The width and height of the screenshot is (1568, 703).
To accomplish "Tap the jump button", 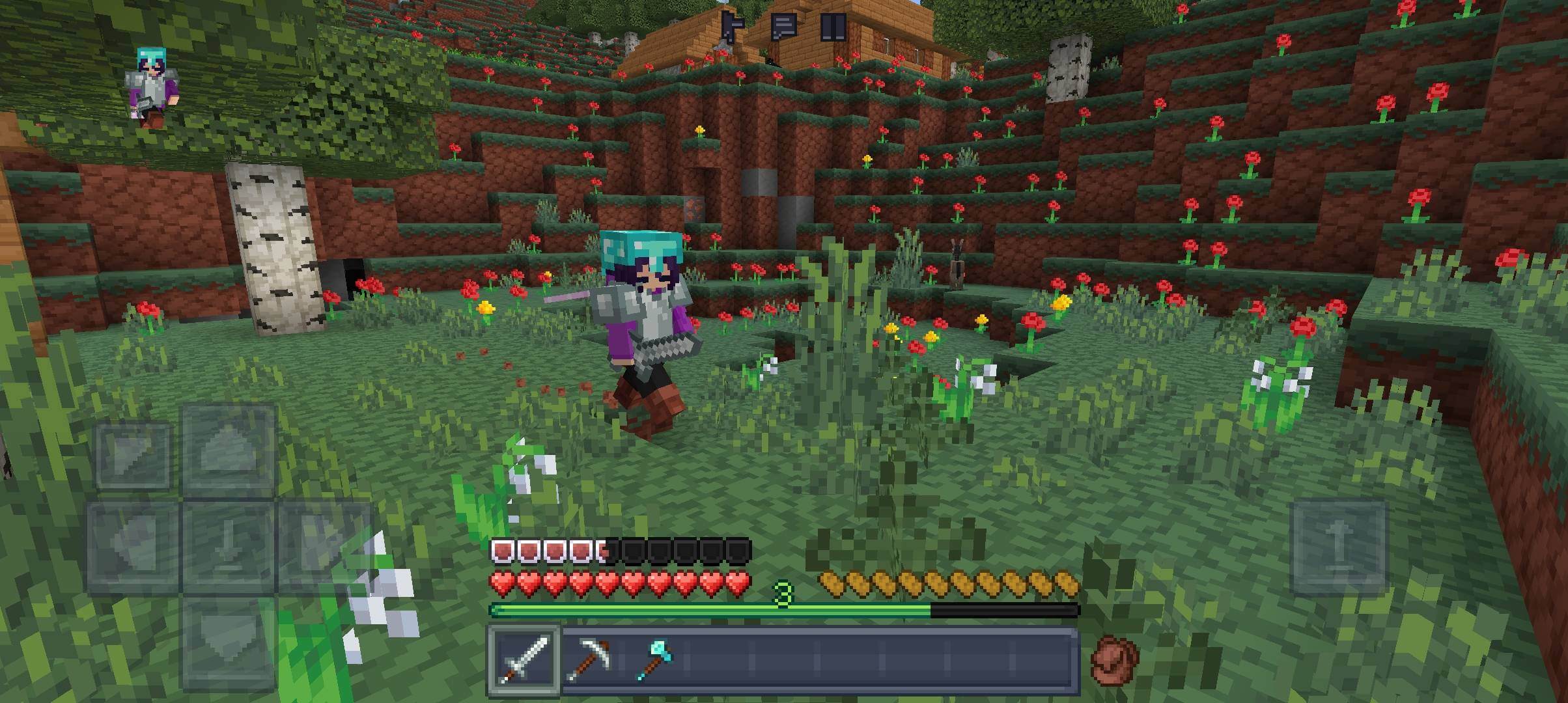I will pos(1338,547).
